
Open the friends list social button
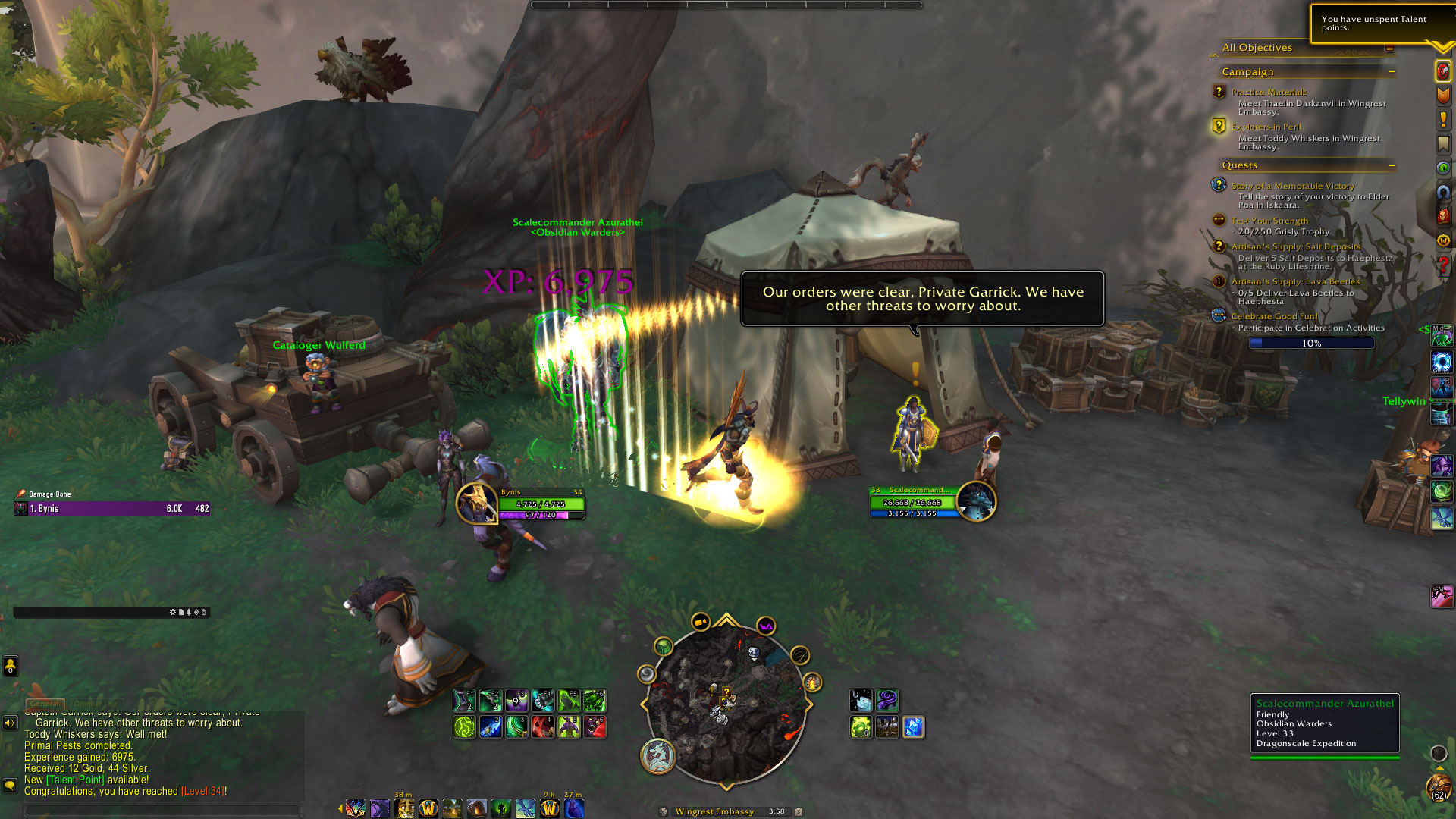point(11,666)
